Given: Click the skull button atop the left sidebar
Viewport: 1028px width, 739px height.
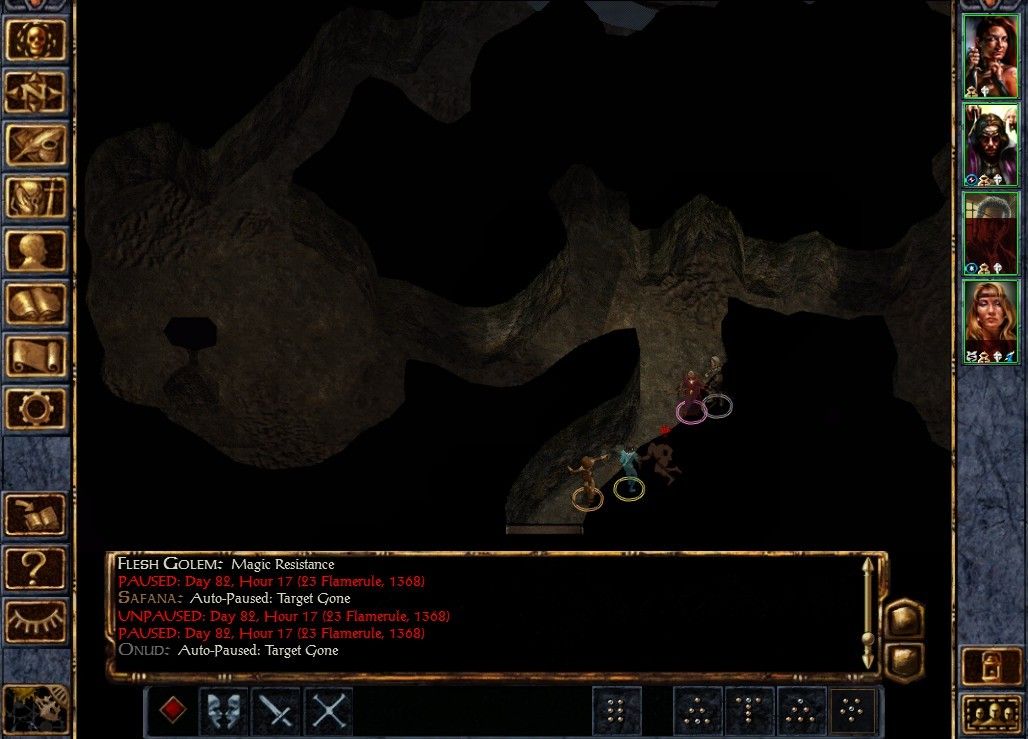Looking at the screenshot, I should pos(36,39).
